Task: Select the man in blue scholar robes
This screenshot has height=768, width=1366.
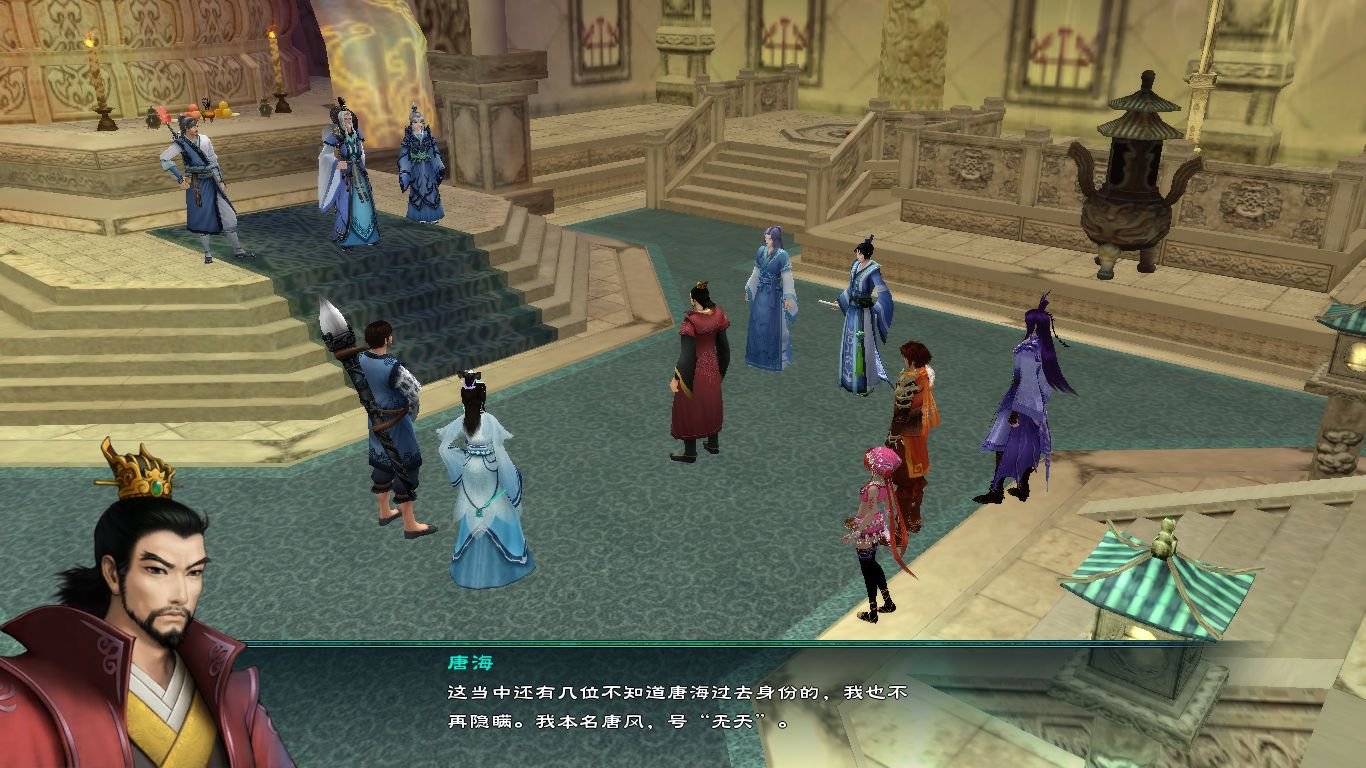Action: click(855, 320)
